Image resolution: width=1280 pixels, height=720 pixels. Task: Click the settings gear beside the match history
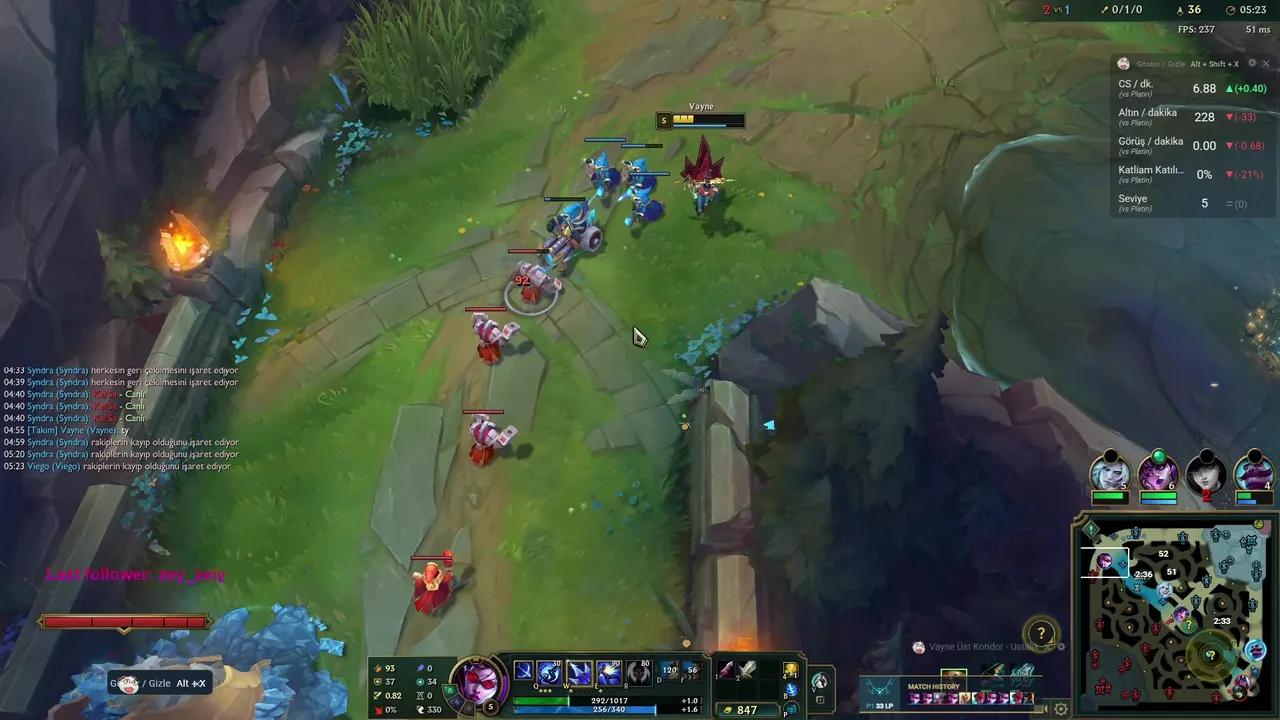1059,707
